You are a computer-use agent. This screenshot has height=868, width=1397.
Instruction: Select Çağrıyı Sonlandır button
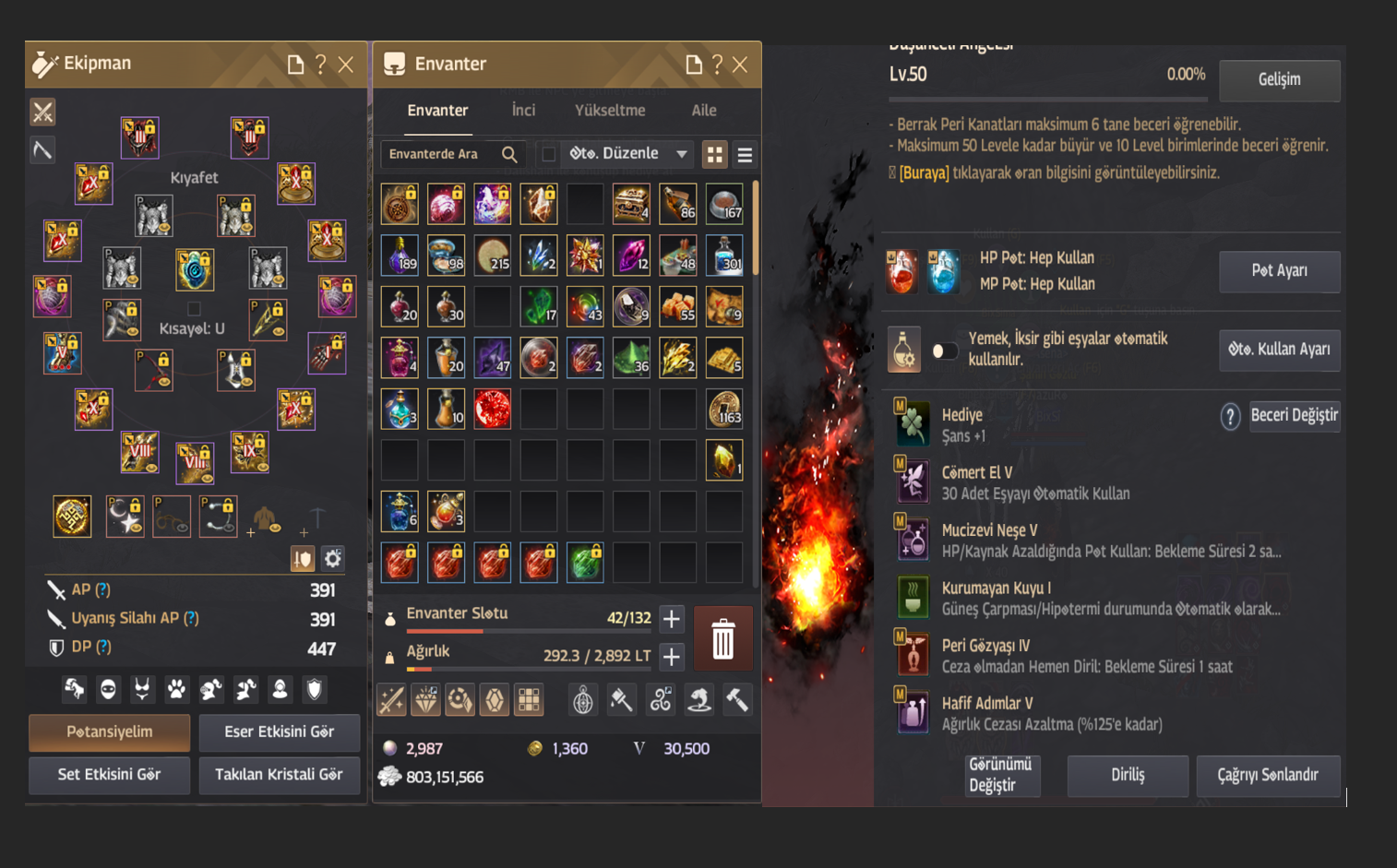[x=1268, y=776]
